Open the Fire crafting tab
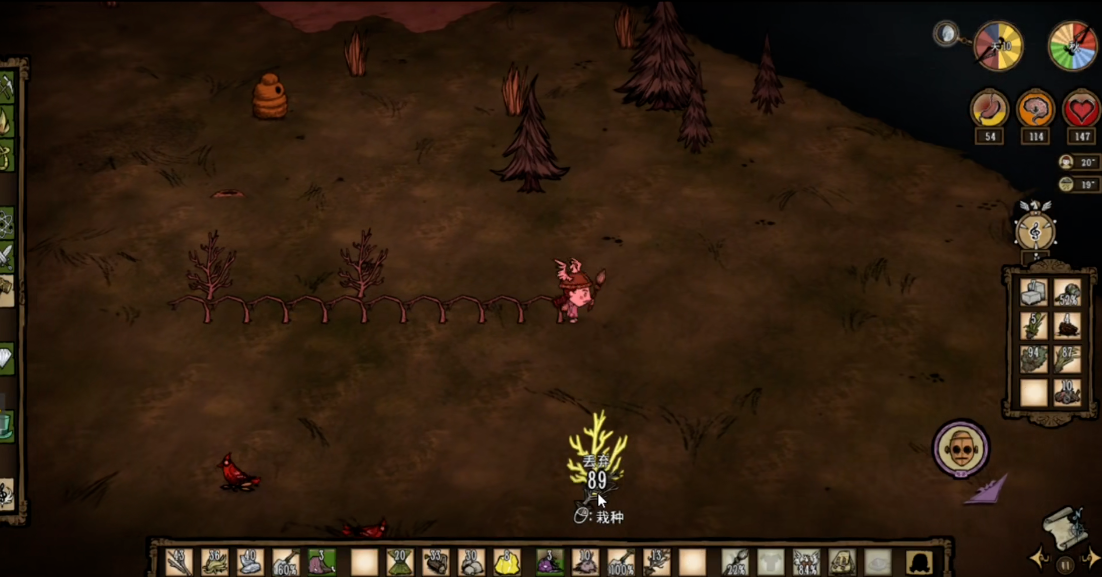The height and width of the screenshot is (577, 1102). (x=7, y=121)
